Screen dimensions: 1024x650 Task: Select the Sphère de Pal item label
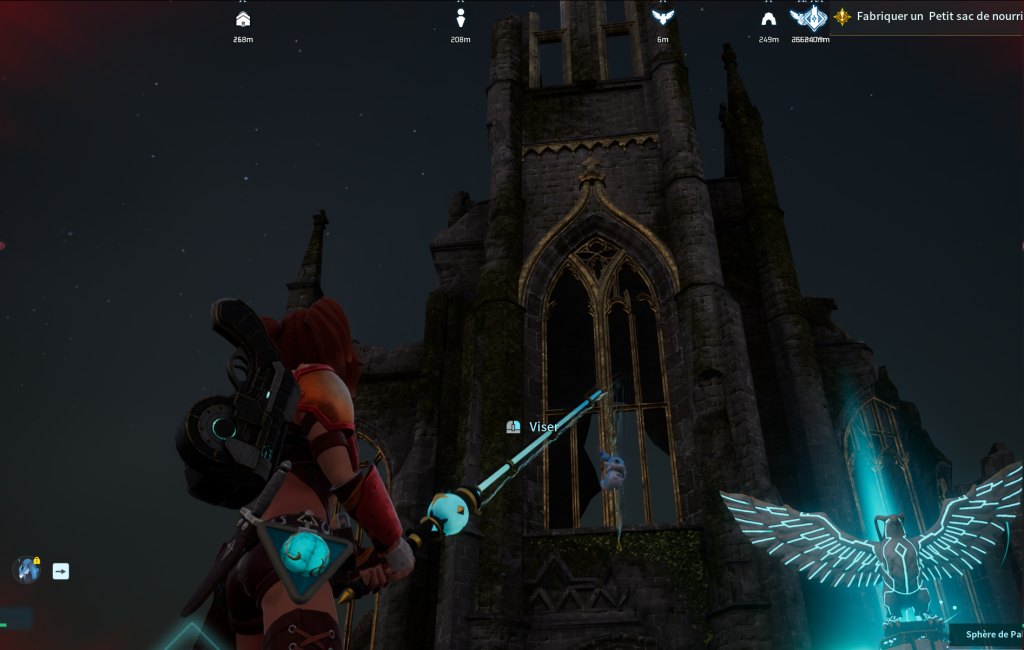point(992,634)
